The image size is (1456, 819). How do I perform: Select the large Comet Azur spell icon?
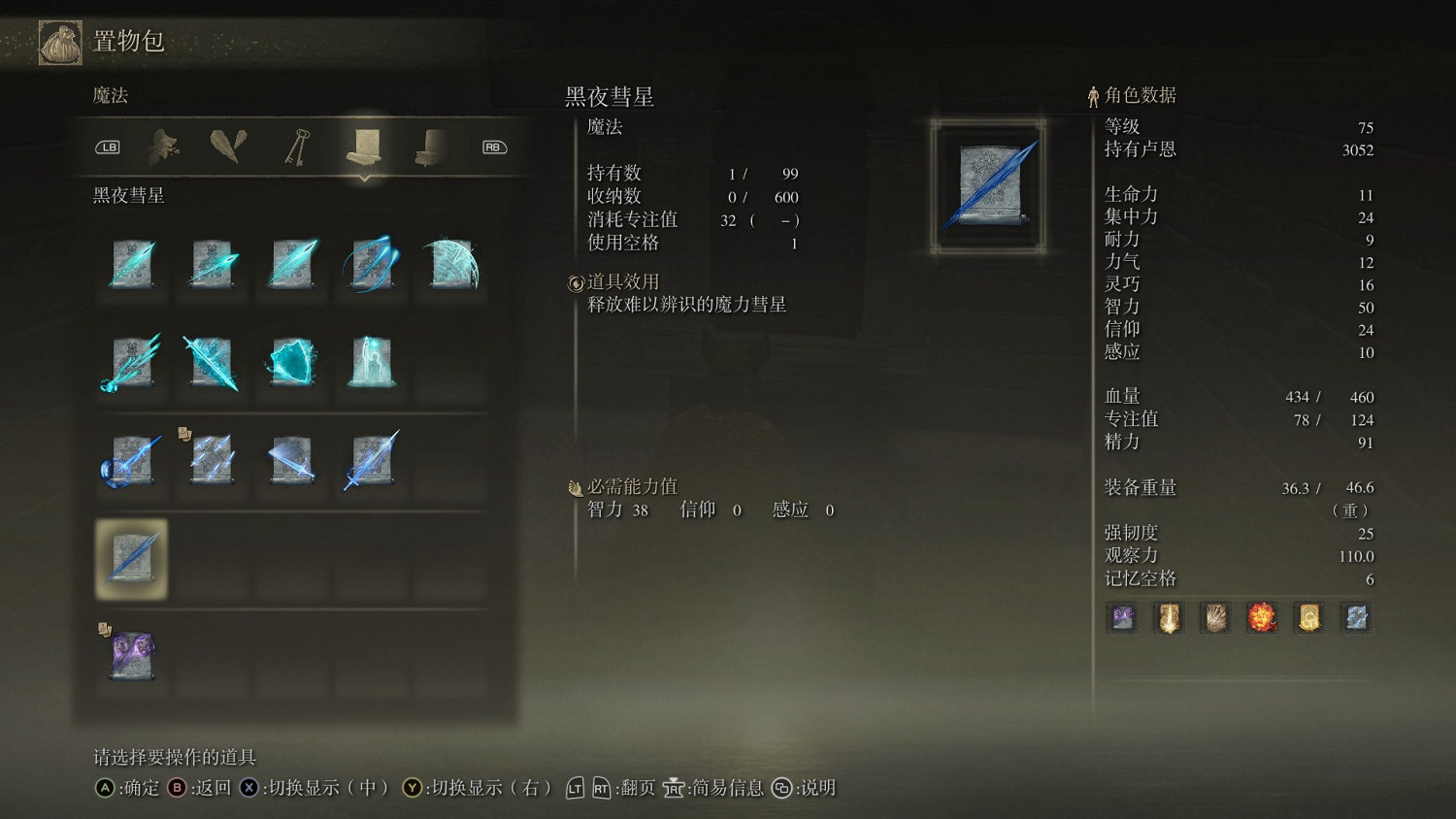(451, 267)
